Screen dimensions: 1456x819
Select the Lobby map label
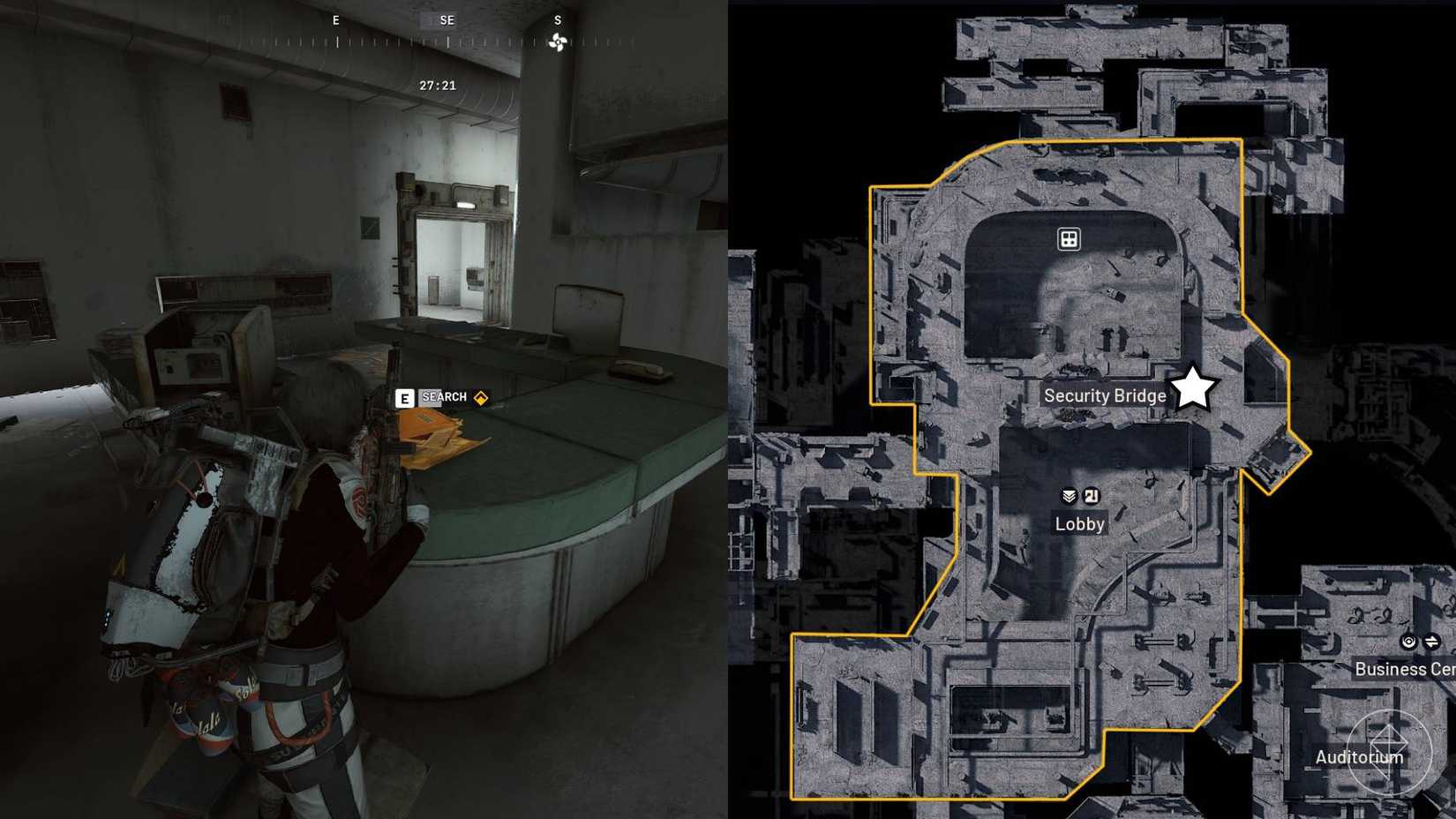1079,523
